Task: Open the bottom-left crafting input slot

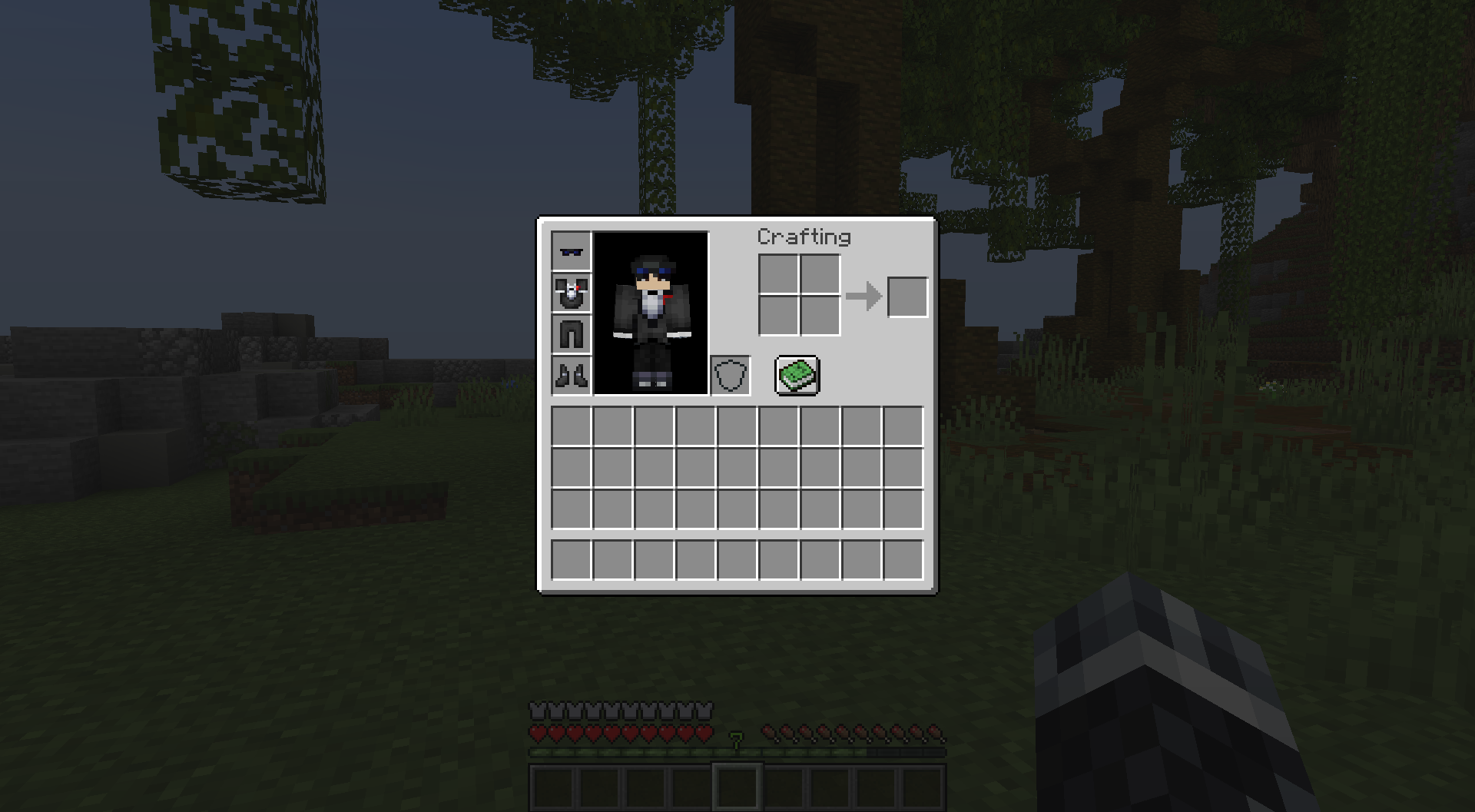Action: coord(777,317)
